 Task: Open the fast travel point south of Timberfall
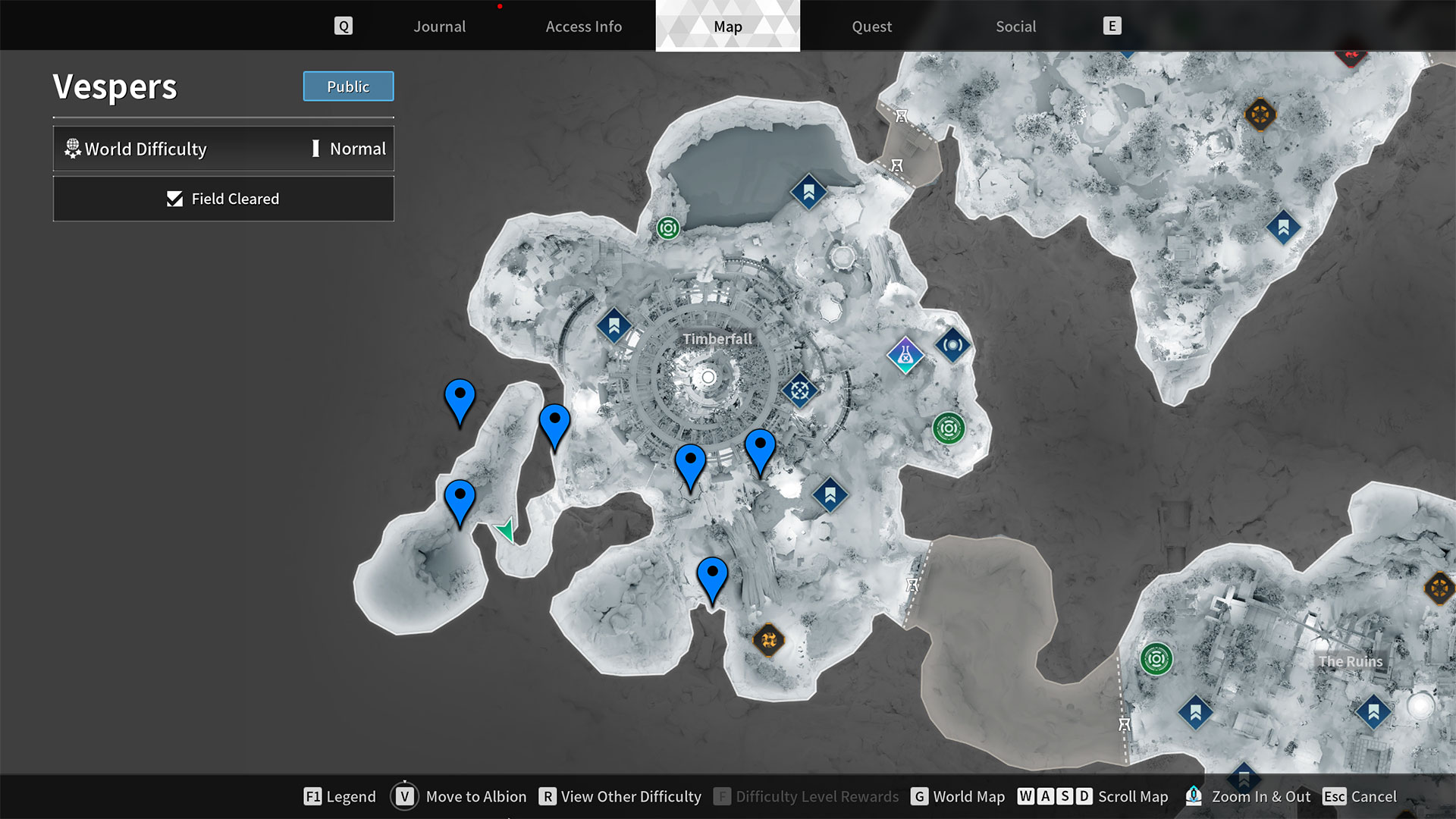click(829, 493)
